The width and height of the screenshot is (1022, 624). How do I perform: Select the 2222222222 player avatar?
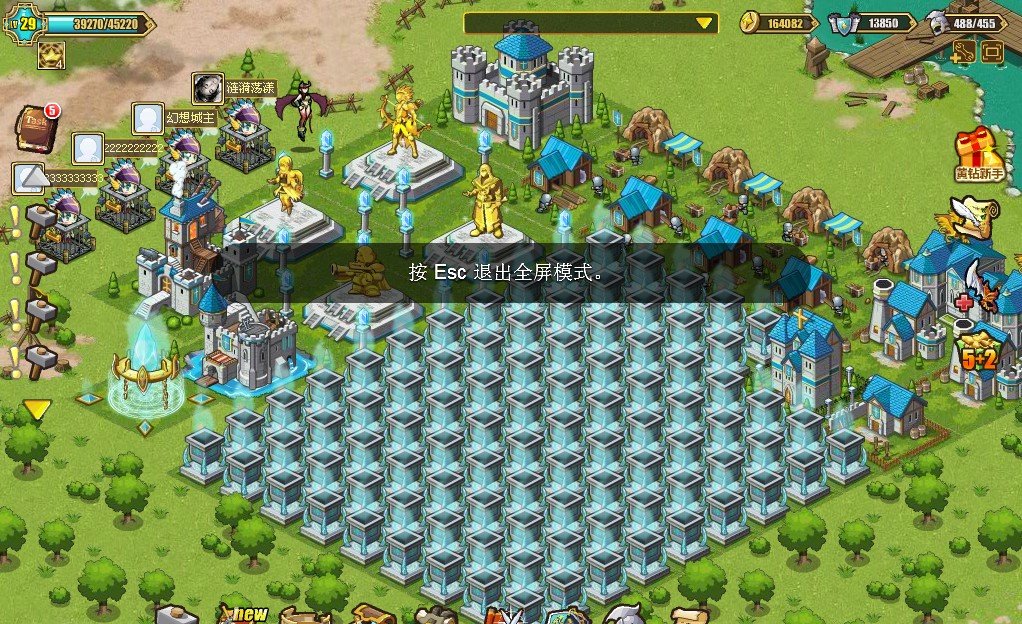coord(87,149)
